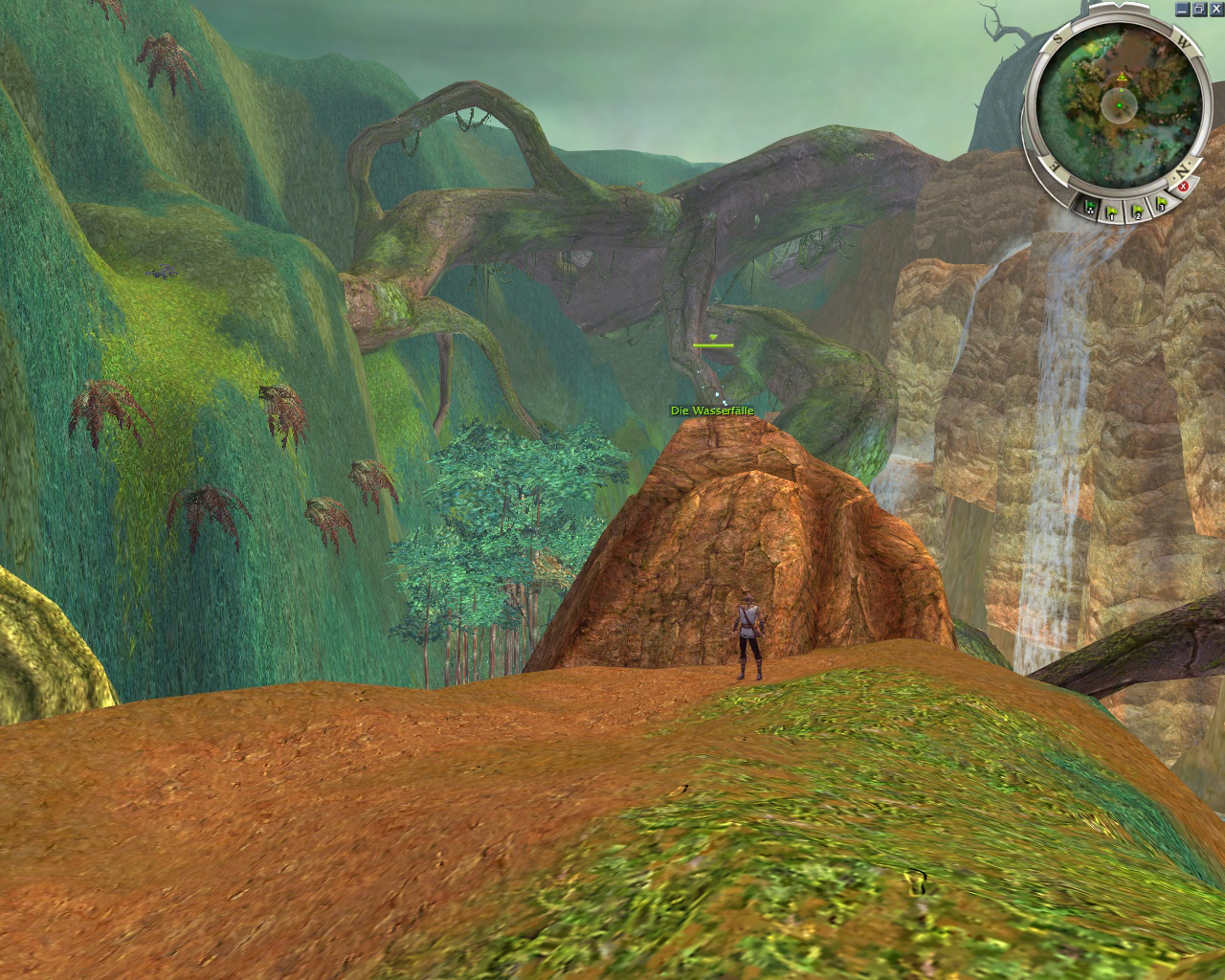Choose the hero 2 flag button
Image resolution: width=1225 pixels, height=980 pixels.
point(1138,210)
